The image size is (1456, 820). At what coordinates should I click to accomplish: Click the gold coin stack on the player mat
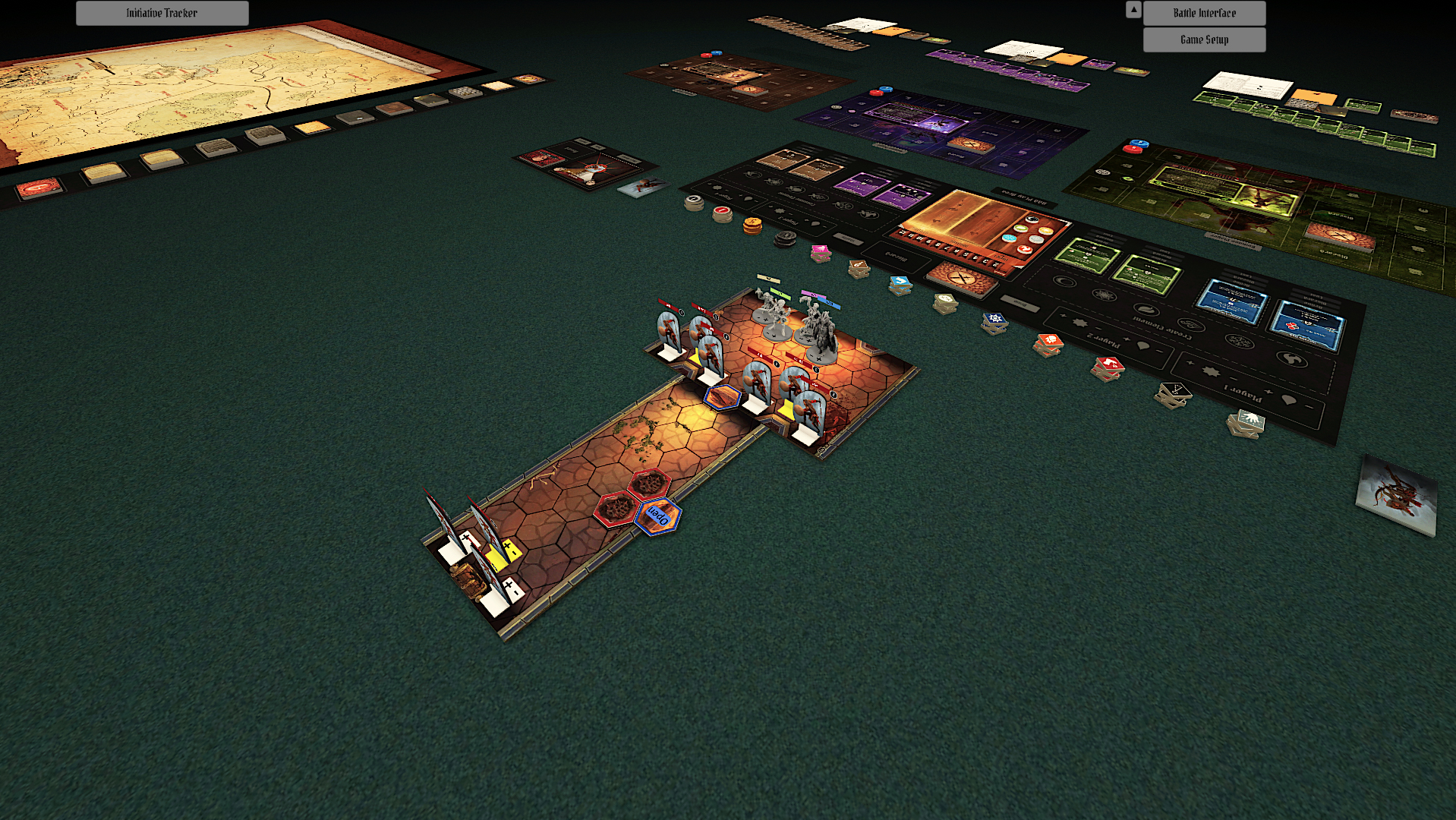(754, 225)
